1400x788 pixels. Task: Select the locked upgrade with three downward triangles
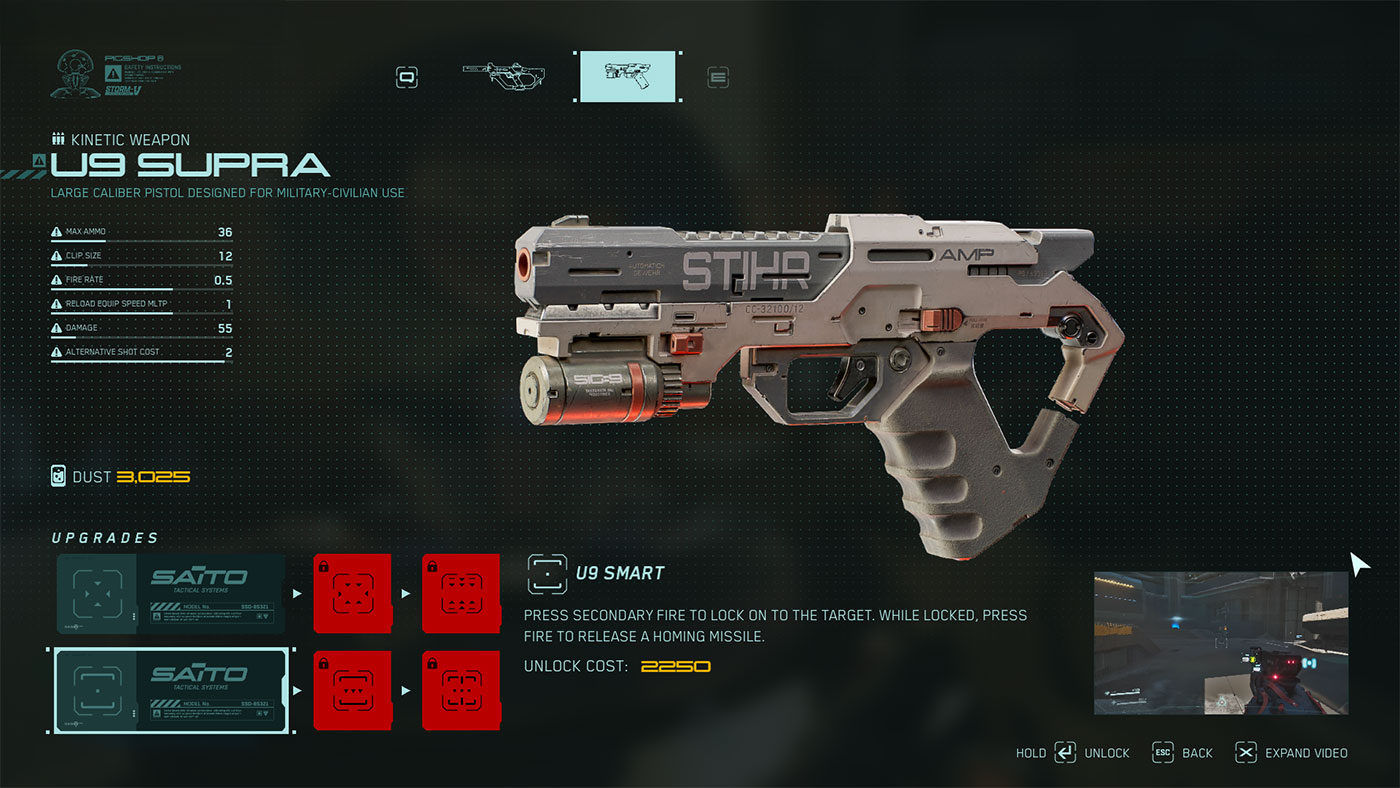pyautogui.click(x=352, y=690)
